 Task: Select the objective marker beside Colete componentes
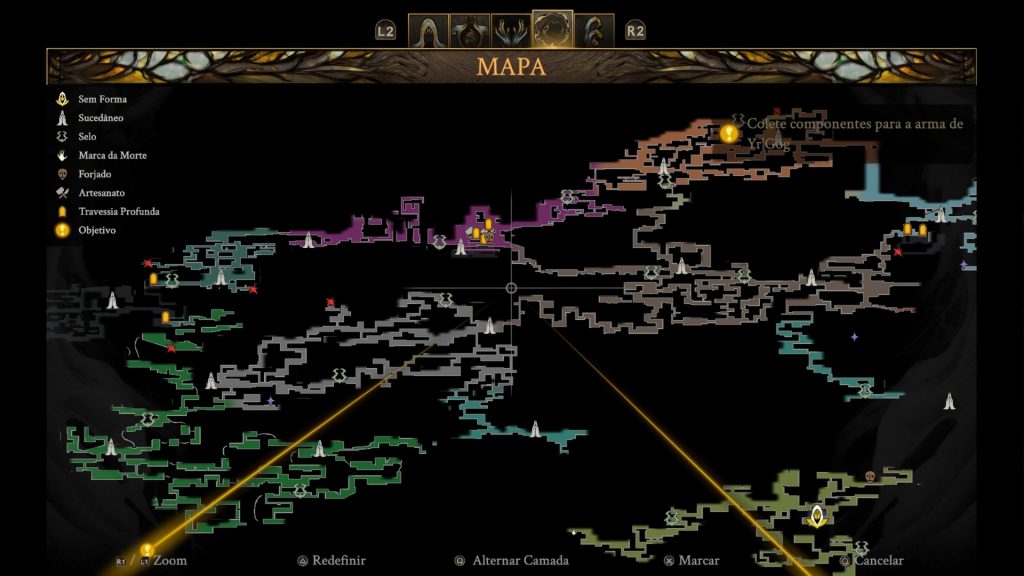[729, 132]
